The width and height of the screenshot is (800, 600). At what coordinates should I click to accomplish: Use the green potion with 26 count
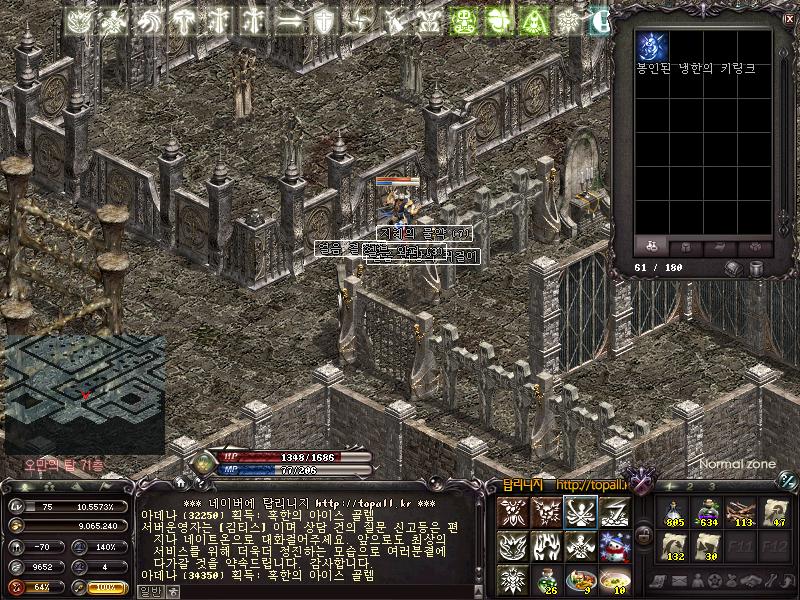pyautogui.click(x=546, y=579)
